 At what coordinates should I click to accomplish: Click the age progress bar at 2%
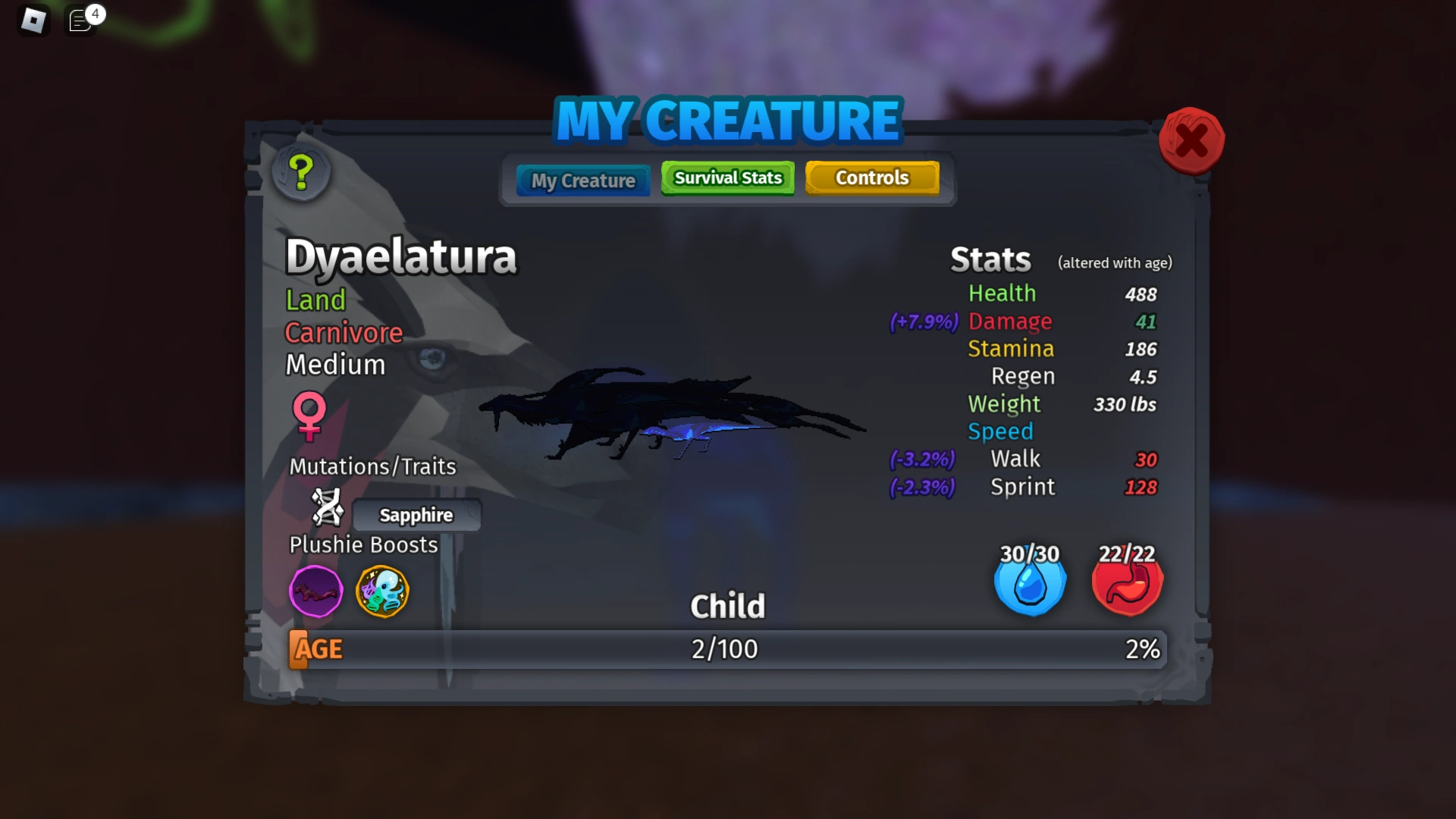coord(726,649)
